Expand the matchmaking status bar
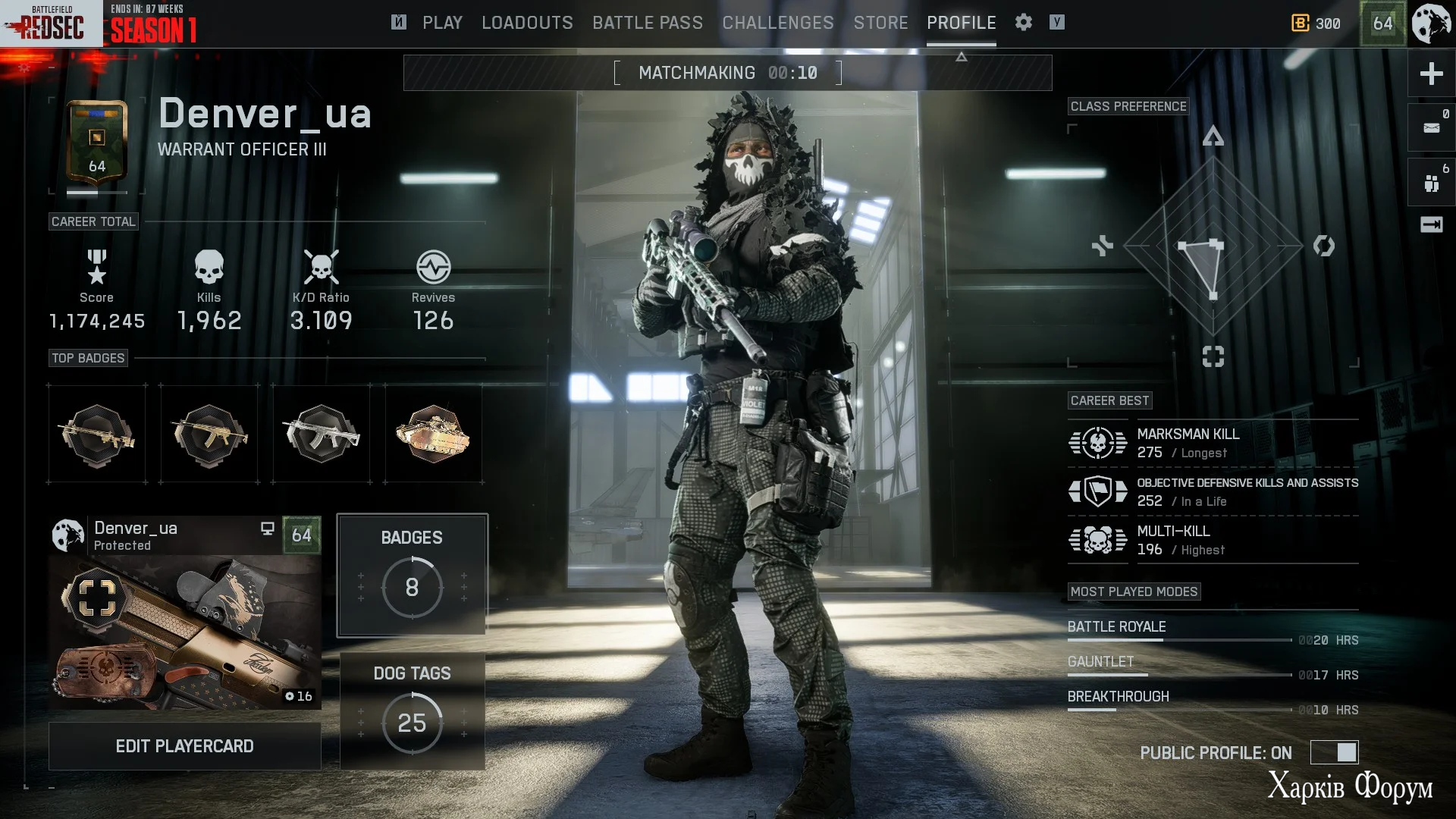 pyautogui.click(x=961, y=58)
